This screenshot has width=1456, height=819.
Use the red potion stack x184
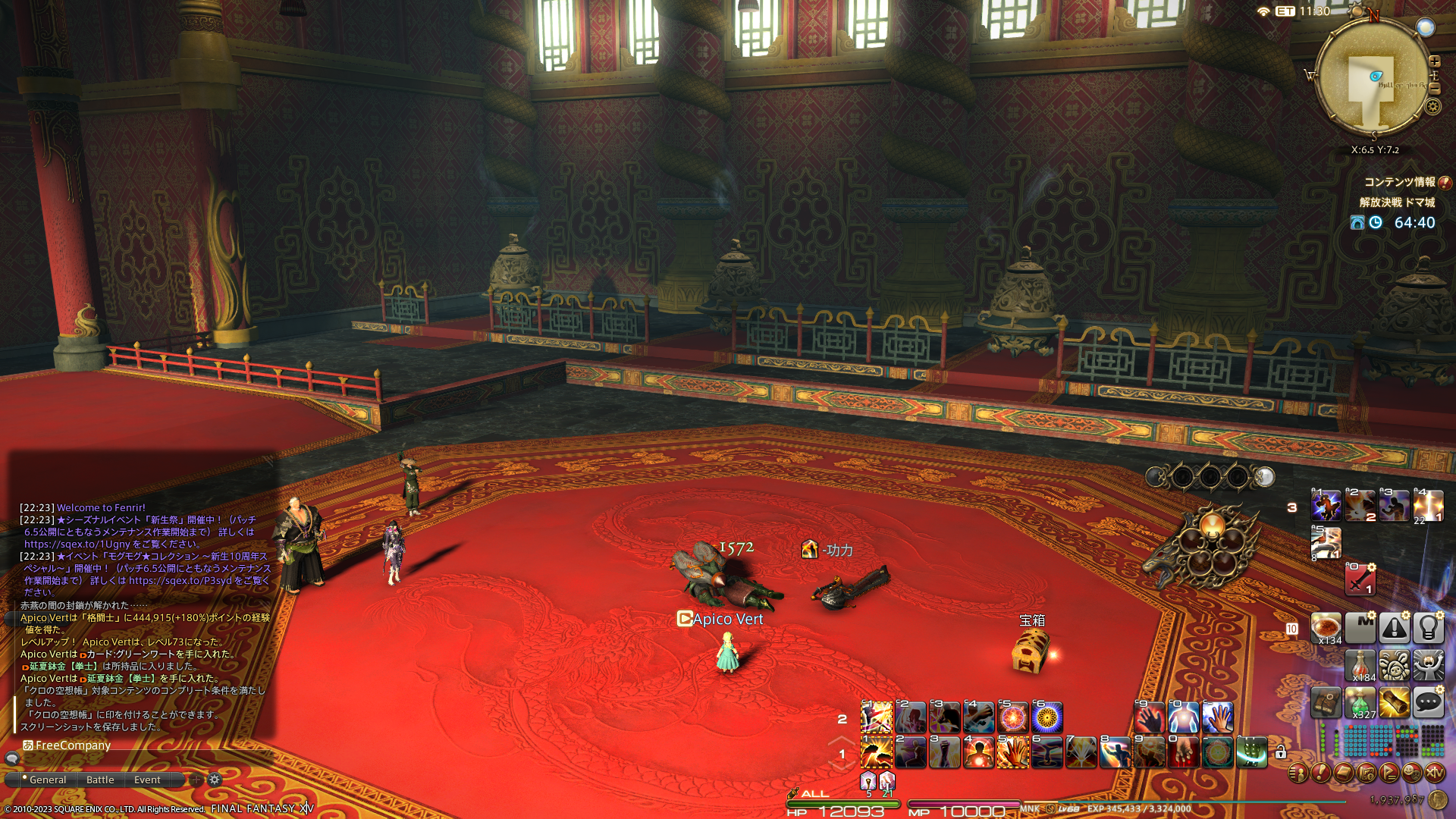[x=1360, y=665]
